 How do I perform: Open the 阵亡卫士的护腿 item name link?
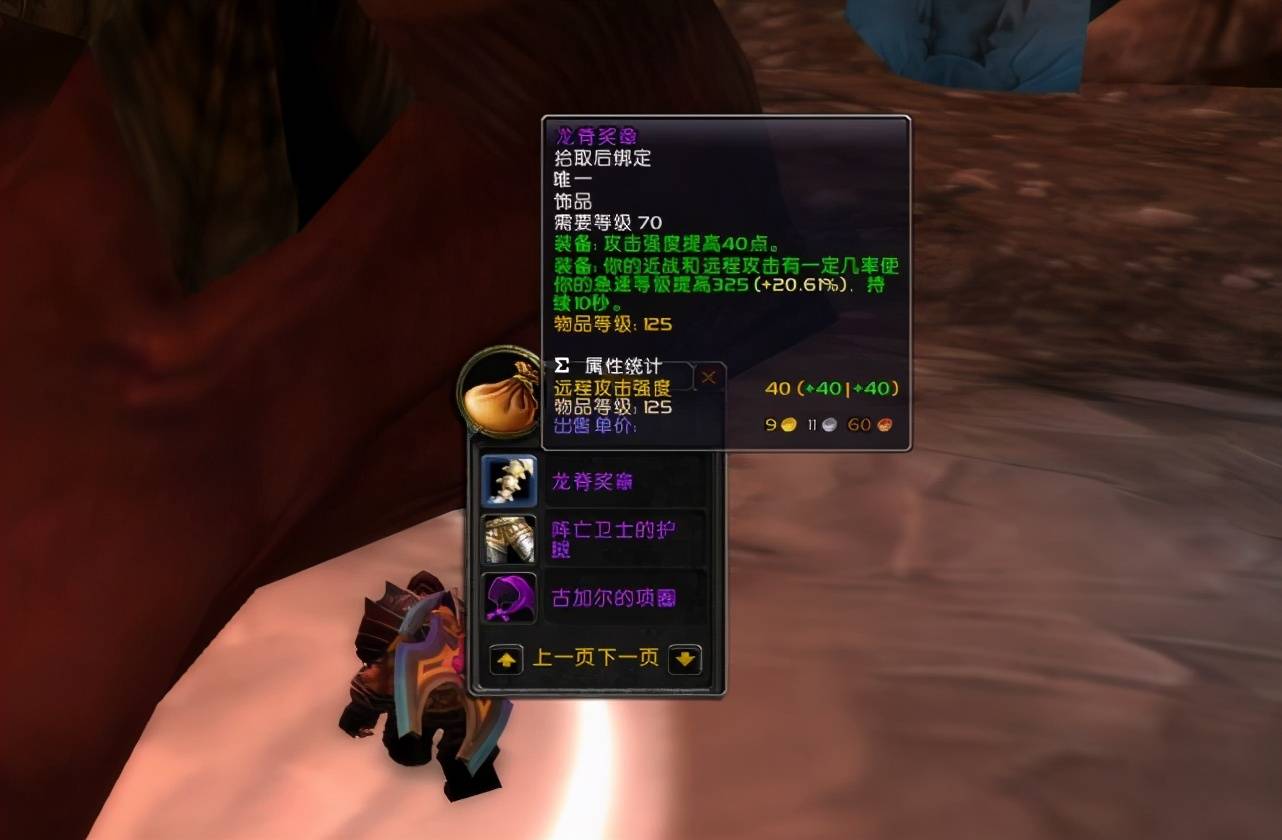[614, 540]
